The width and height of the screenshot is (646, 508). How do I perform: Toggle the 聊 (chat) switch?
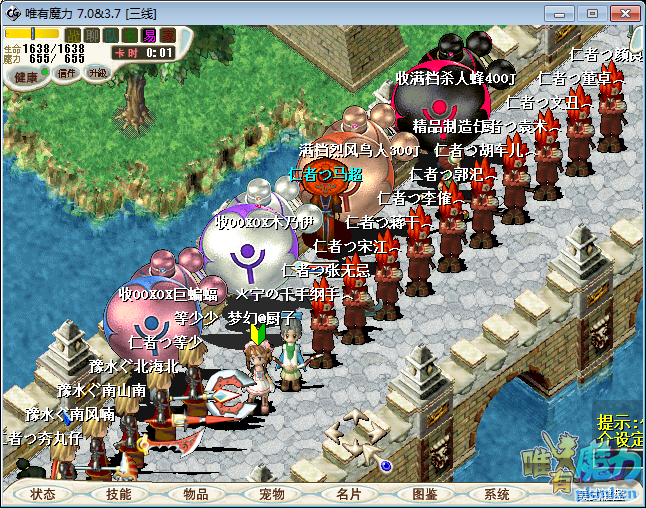tap(91, 35)
